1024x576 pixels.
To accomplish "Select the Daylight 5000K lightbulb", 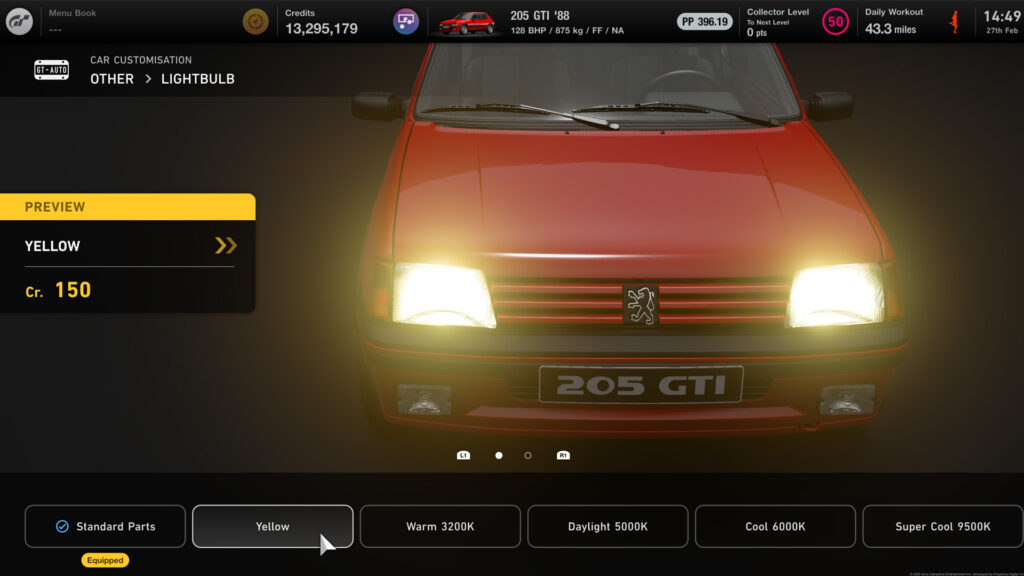I will [x=608, y=526].
